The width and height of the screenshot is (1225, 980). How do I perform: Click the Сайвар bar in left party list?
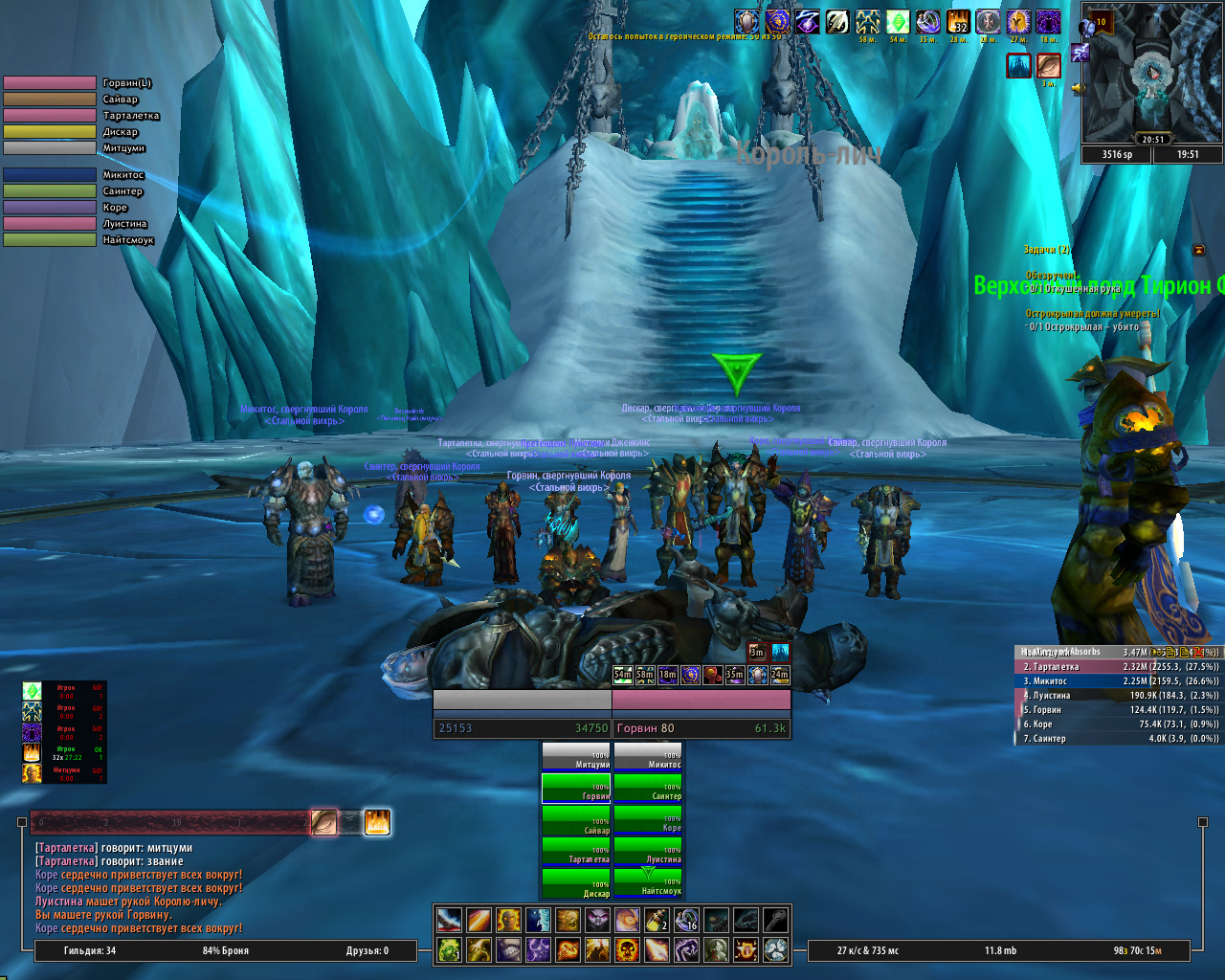(x=50, y=100)
